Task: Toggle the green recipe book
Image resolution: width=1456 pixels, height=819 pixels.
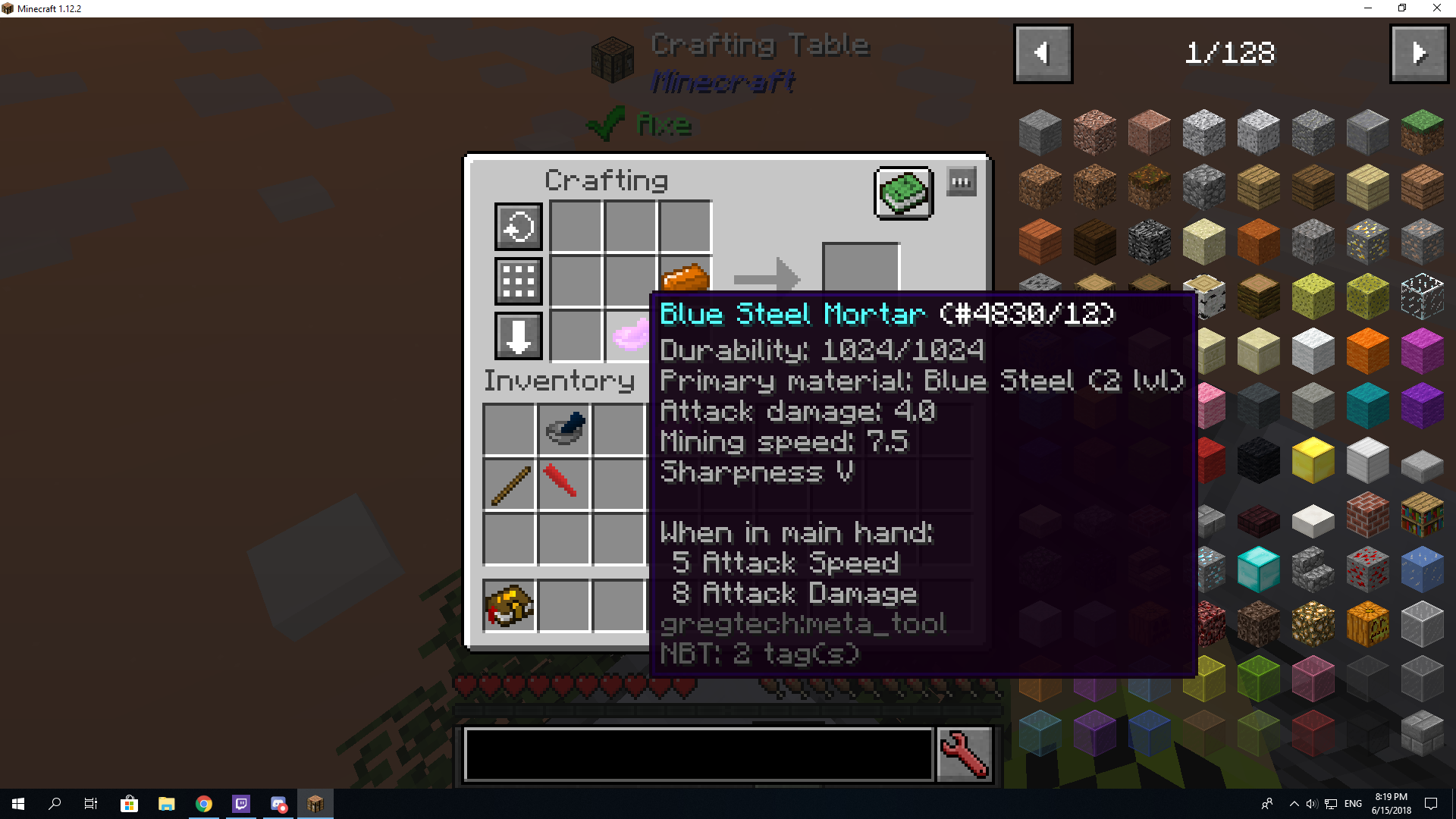Action: pyautogui.click(x=903, y=193)
